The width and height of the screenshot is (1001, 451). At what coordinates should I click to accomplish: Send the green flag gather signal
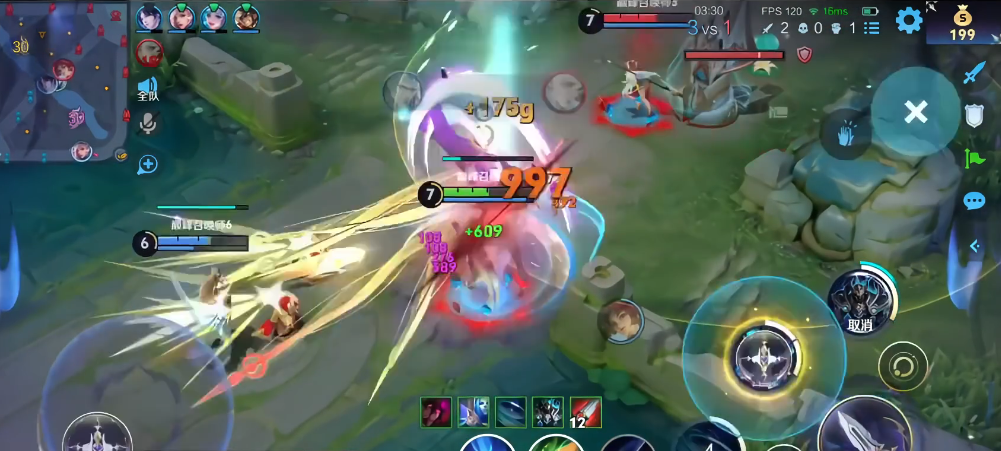click(974, 157)
